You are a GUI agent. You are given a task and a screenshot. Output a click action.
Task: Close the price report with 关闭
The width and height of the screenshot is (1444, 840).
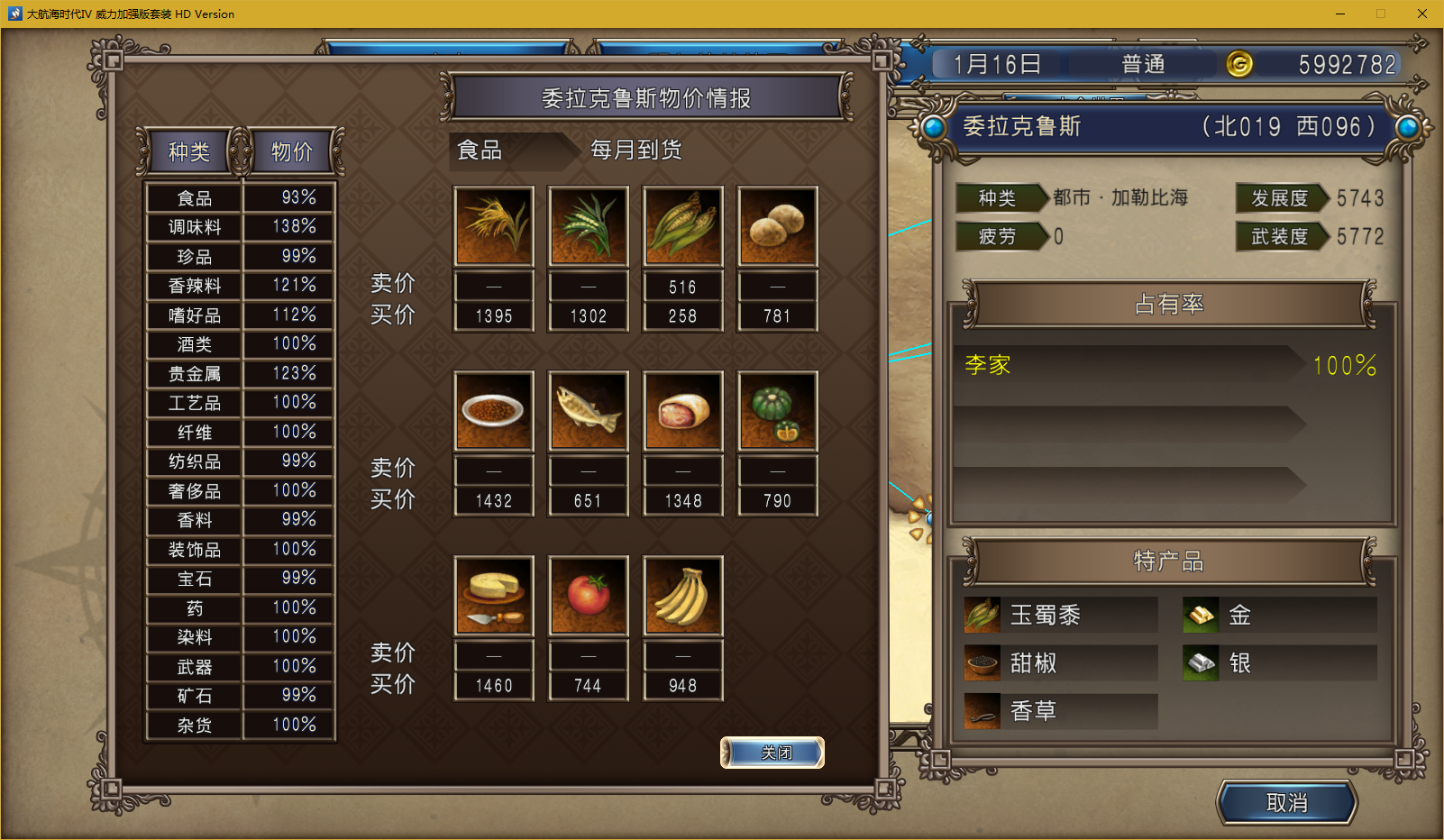[x=772, y=753]
